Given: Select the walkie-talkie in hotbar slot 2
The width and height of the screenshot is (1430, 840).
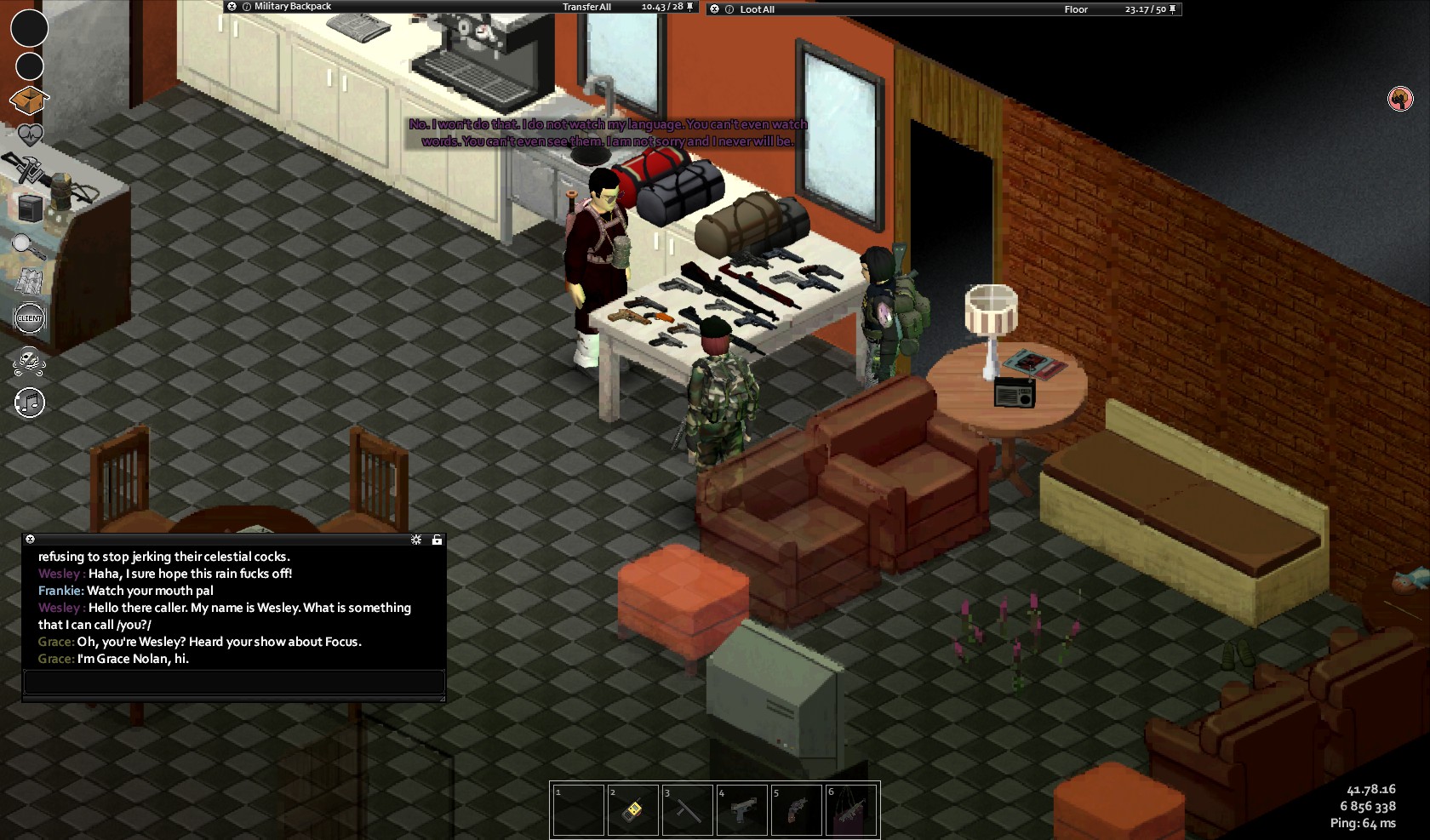Looking at the screenshot, I should pos(633,809).
